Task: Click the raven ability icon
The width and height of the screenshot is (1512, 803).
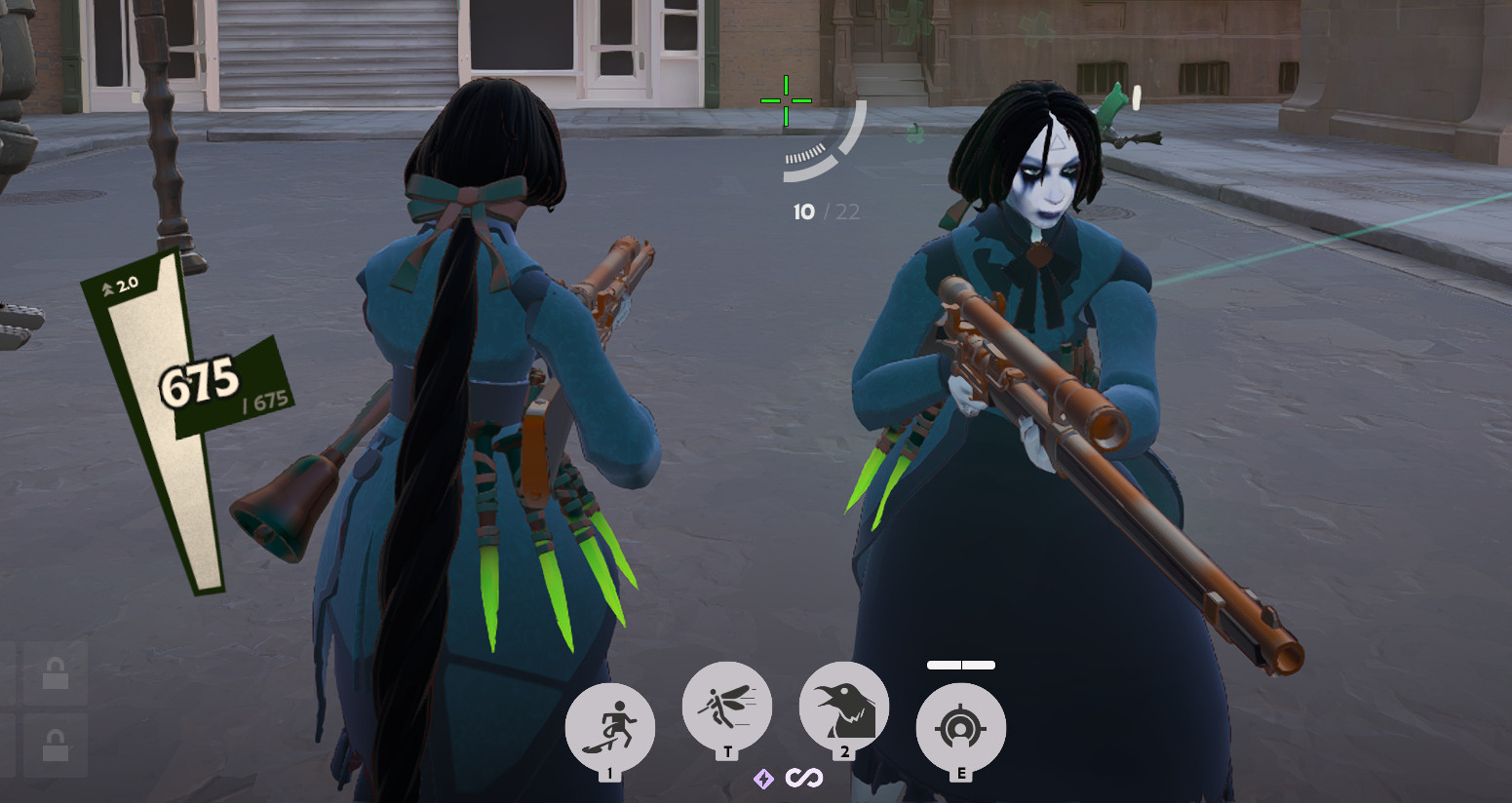Action: click(x=843, y=706)
